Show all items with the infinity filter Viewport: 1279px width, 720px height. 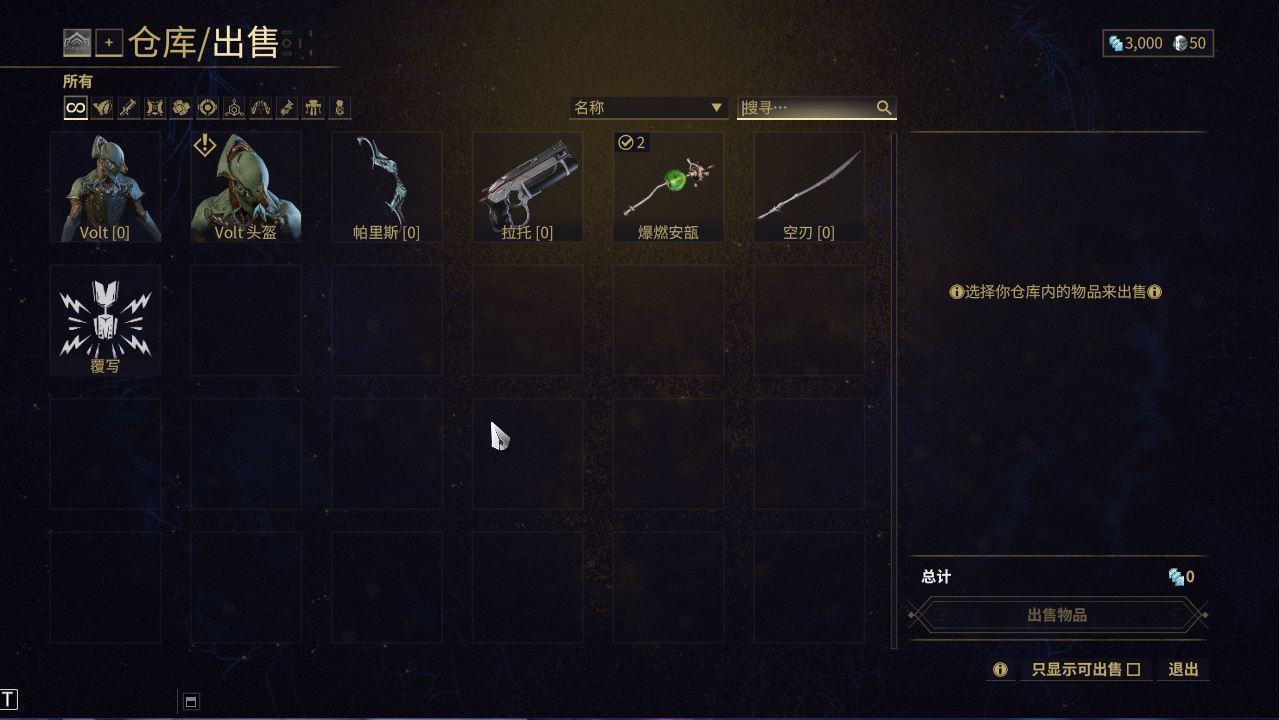point(76,108)
